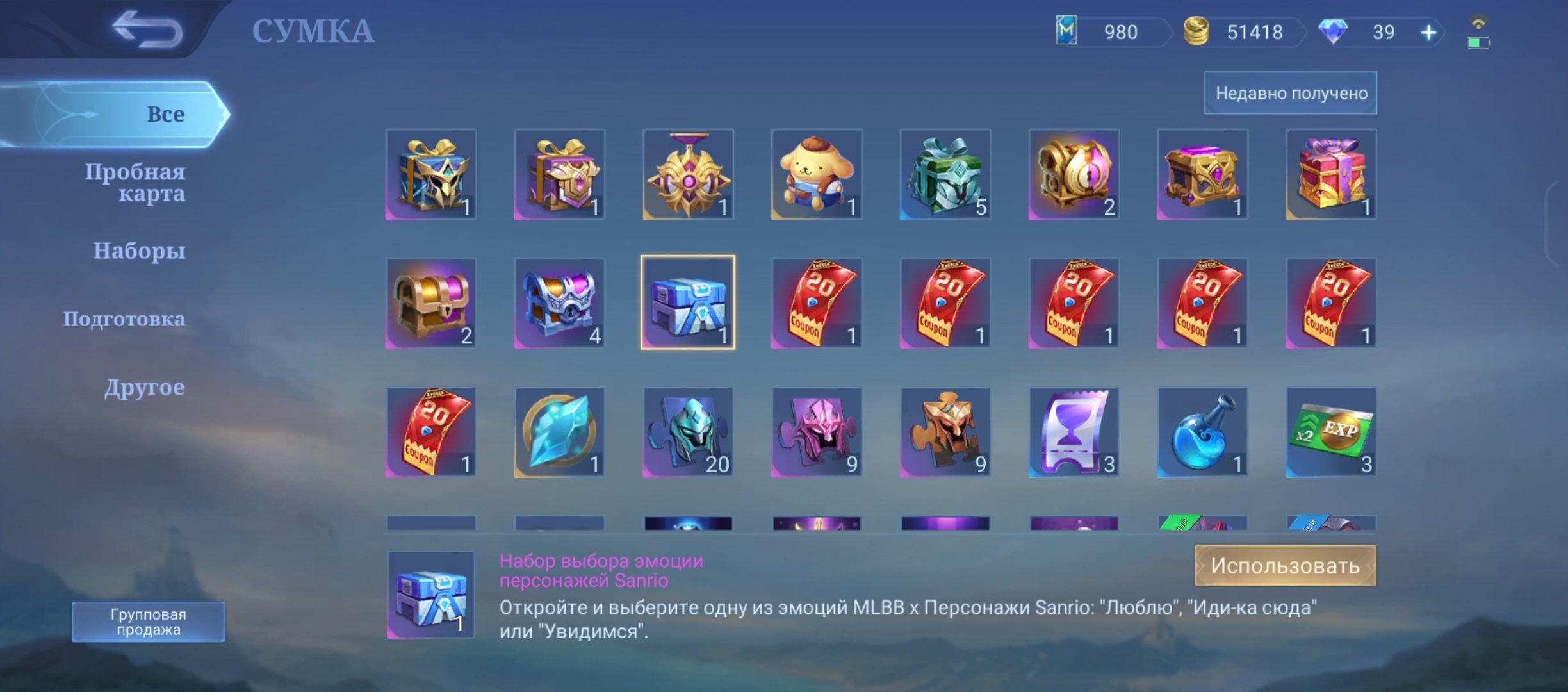Image resolution: width=1568 pixels, height=692 pixels.
Task: Click the plus to buy more diamonds
Action: pyautogui.click(x=1428, y=32)
